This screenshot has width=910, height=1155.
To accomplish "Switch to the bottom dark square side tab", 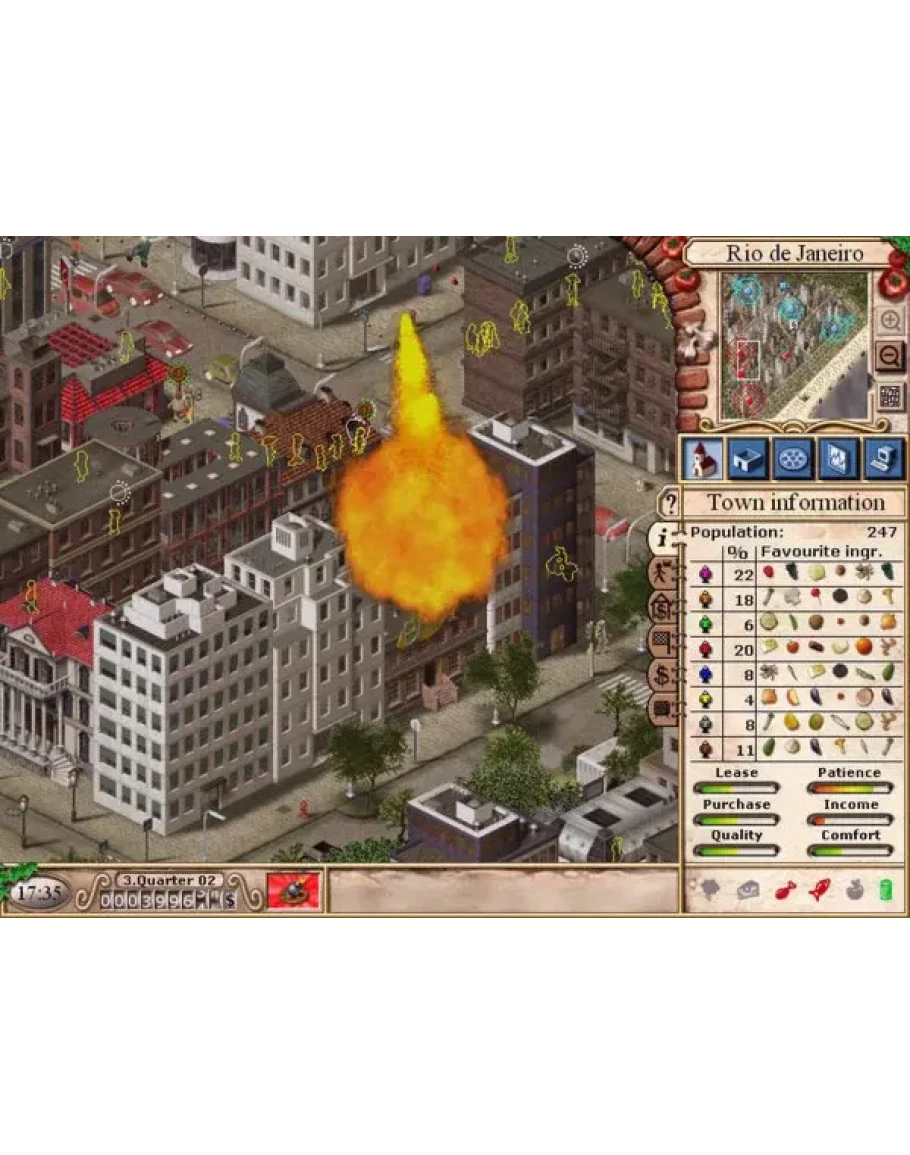I will (663, 709).
